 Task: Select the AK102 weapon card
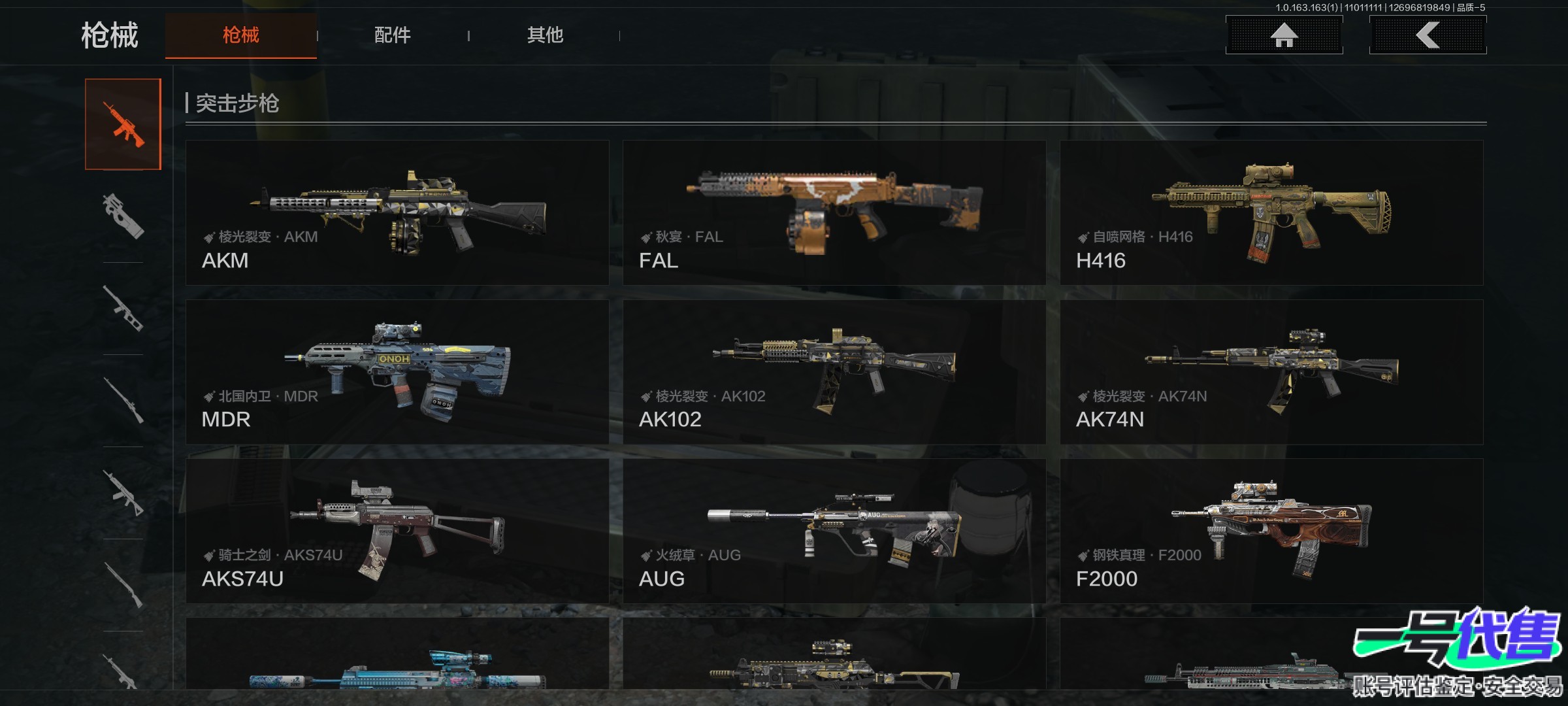834,372
